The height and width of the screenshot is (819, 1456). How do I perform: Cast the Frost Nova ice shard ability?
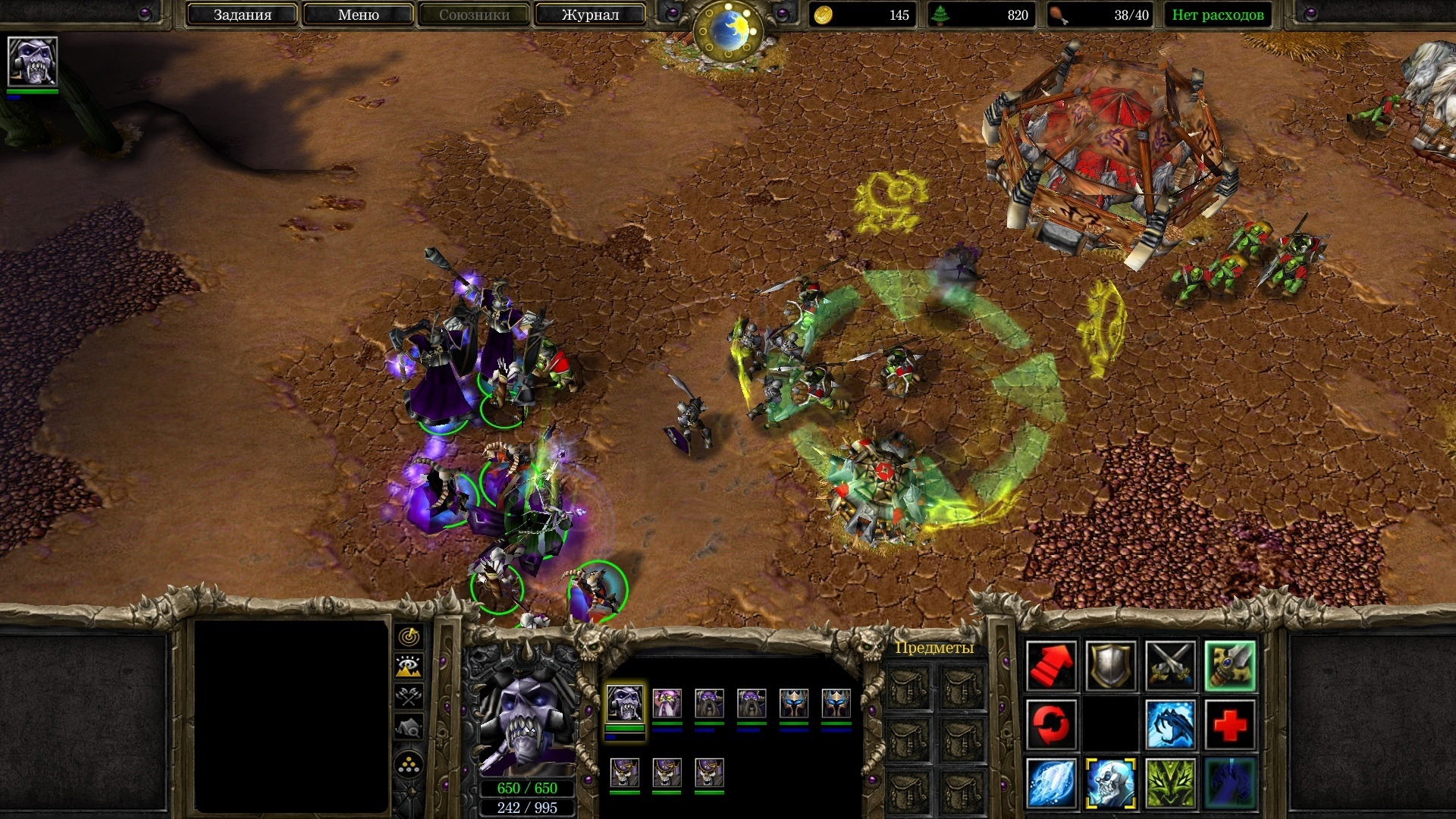(1051, 783)
